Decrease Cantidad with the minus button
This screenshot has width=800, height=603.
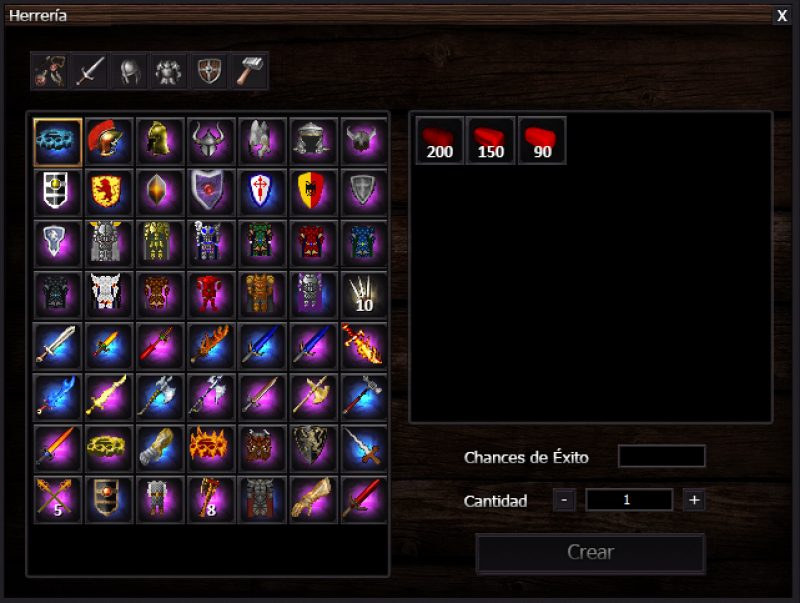pos(565,500)
